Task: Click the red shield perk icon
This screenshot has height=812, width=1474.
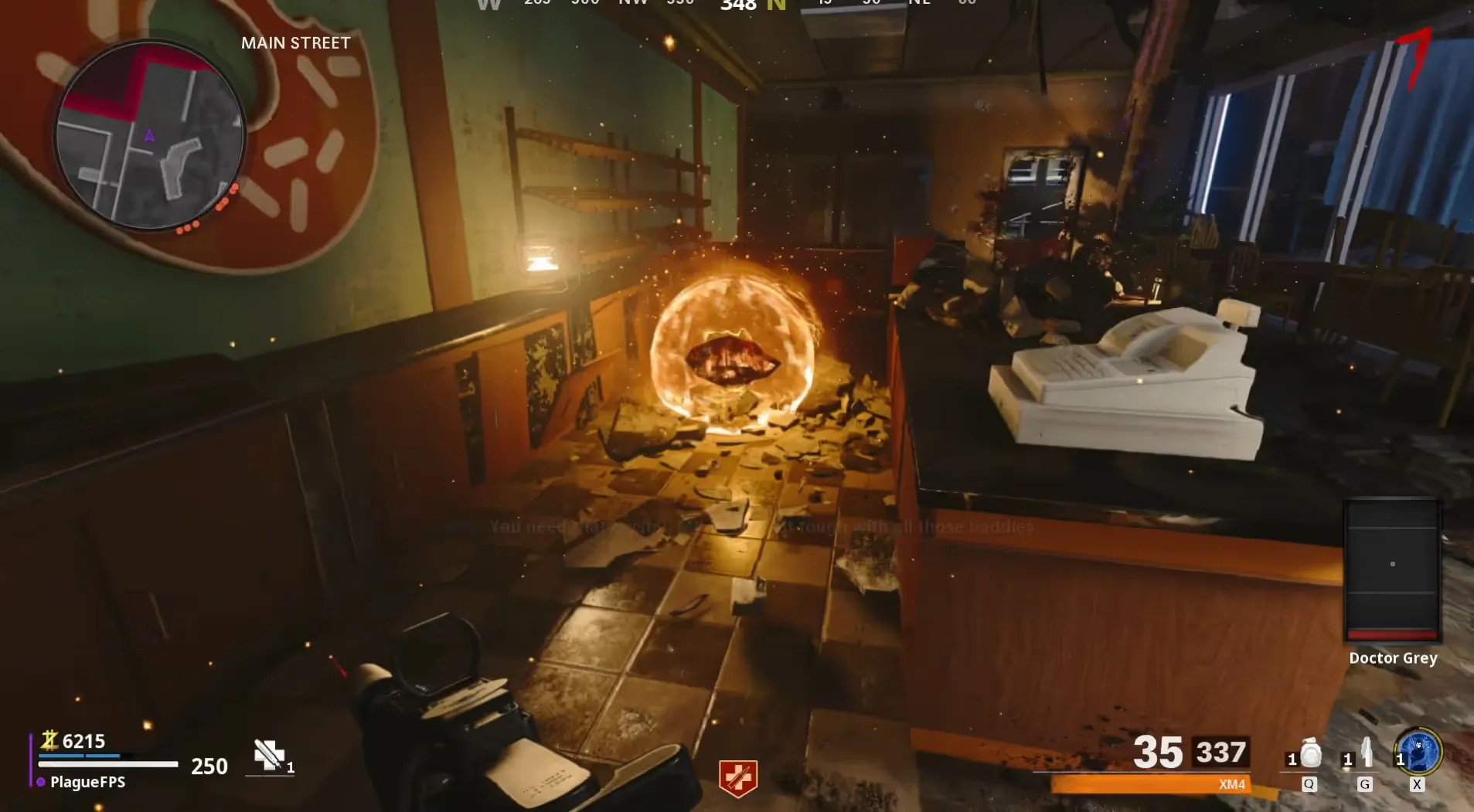Action: [737, 777]
